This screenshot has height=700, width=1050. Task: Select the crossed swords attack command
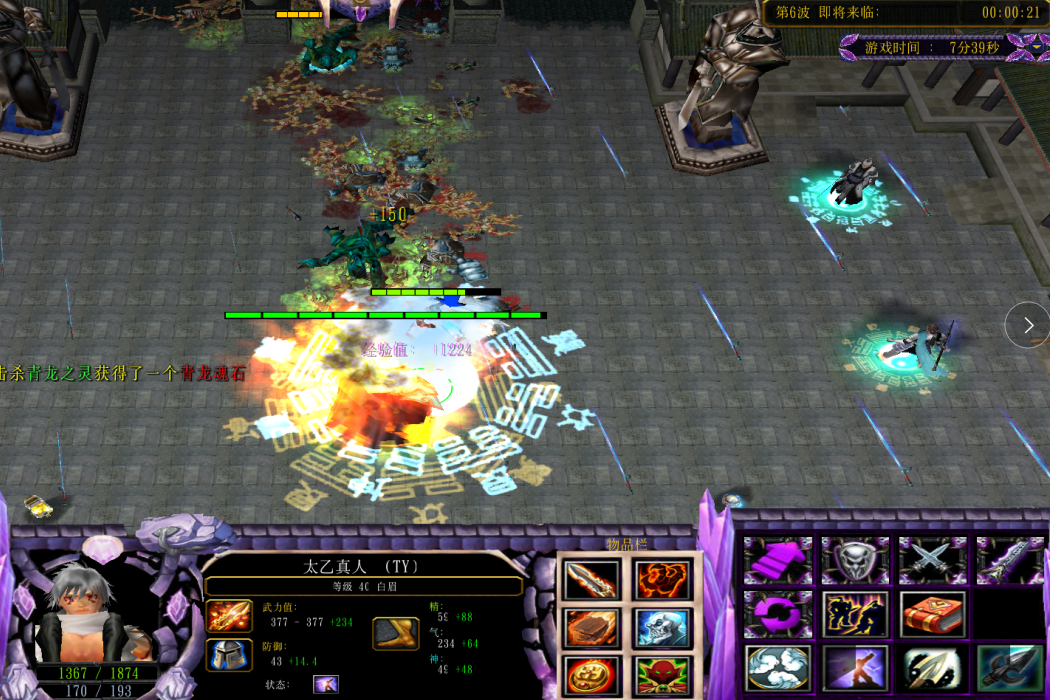pyautogui.click(x=932, y=559)
